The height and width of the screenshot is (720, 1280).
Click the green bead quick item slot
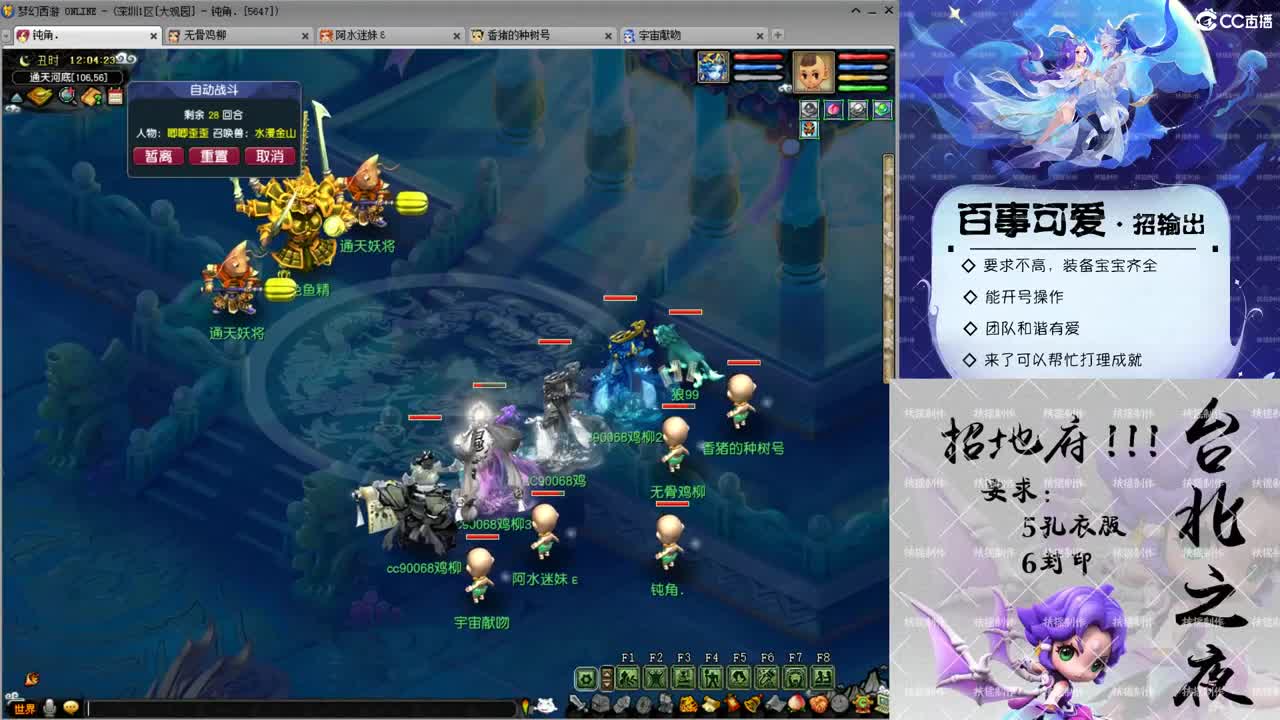point(882,109)
